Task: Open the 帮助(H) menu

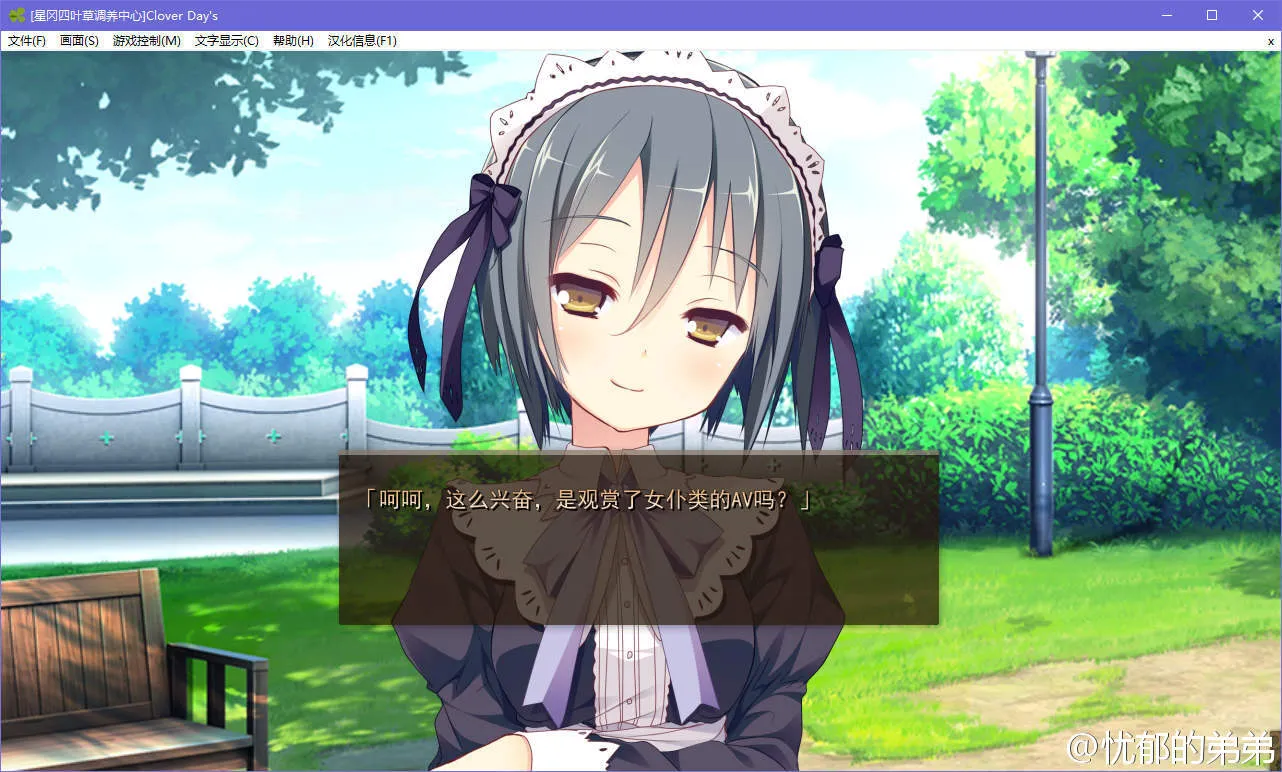Action: [x=293, y=41]
